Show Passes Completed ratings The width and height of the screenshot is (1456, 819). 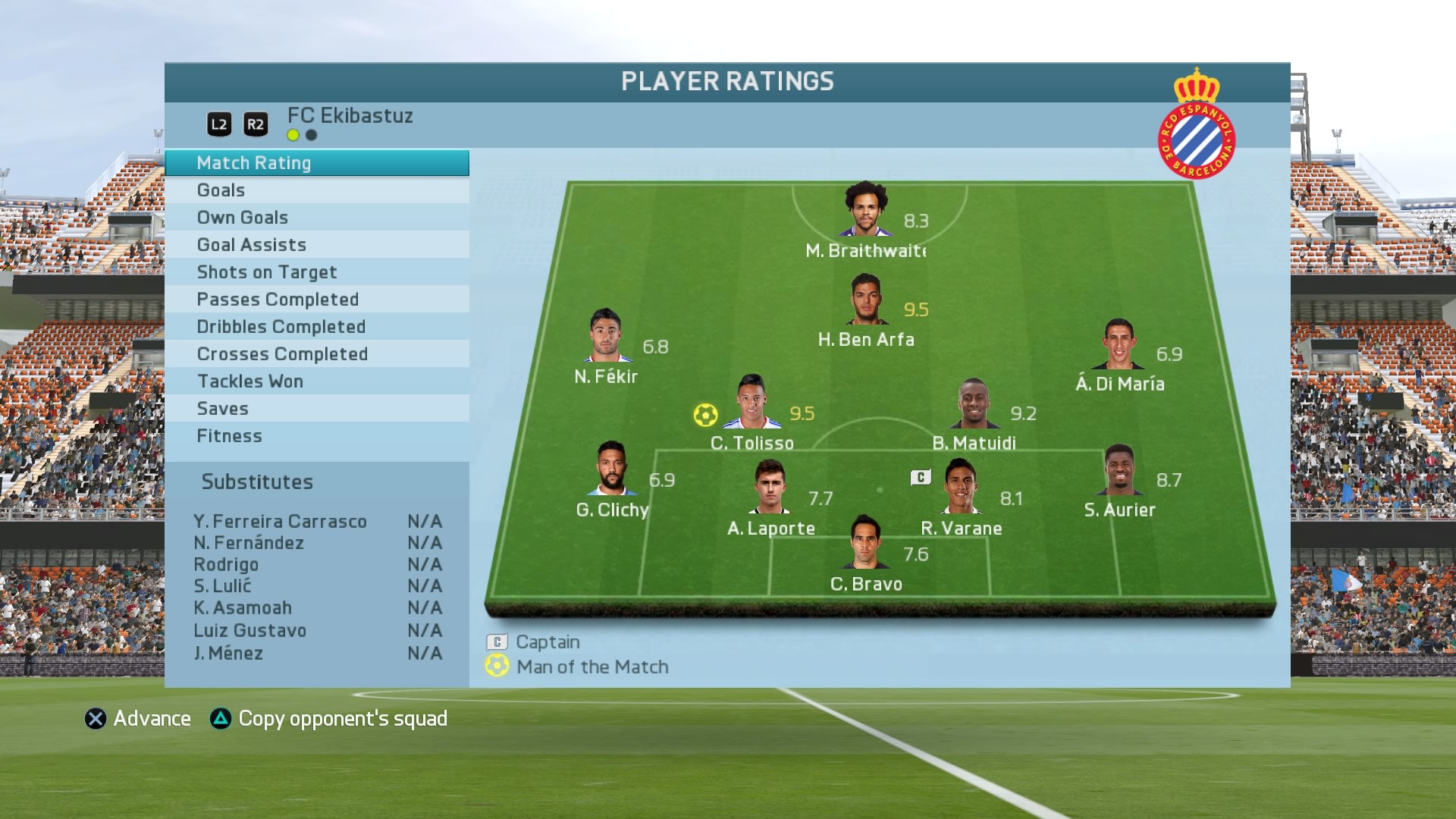316,300
